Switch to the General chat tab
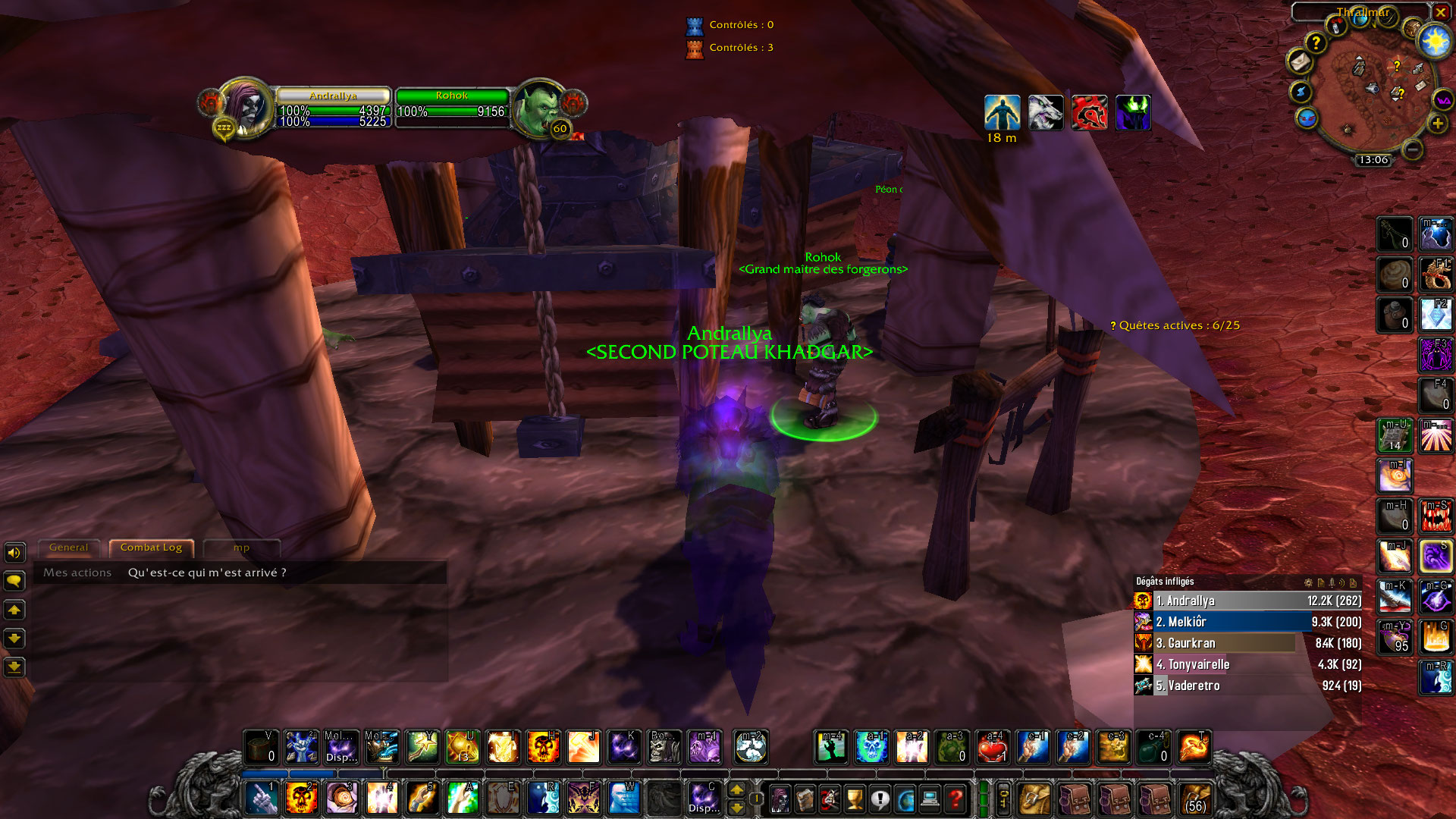Screen dimensions: 1456x819 point(69,547)
